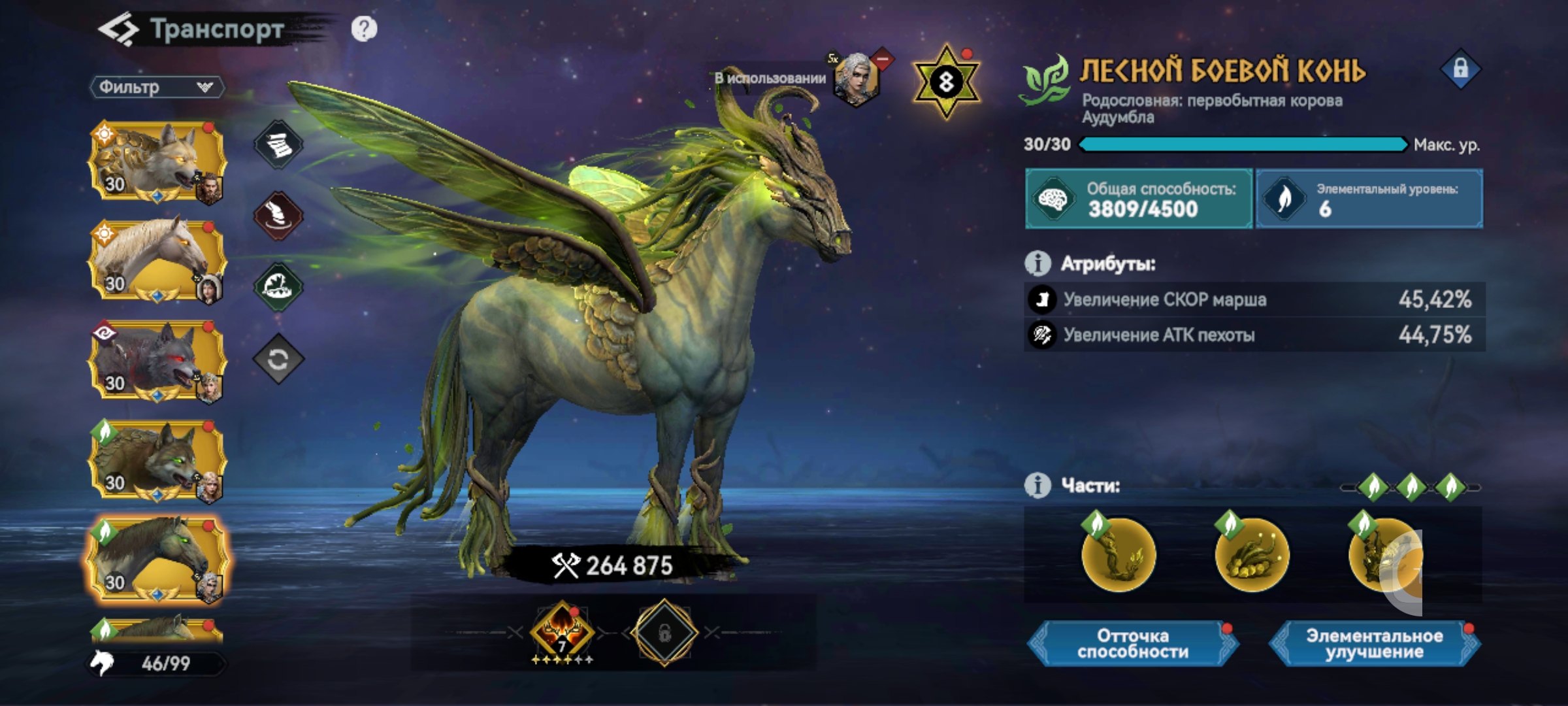Open the Оттoчка способности menu
The height and width of the screenshot is (706, 1568).
pyautogui.click(x=1133, y=644)
